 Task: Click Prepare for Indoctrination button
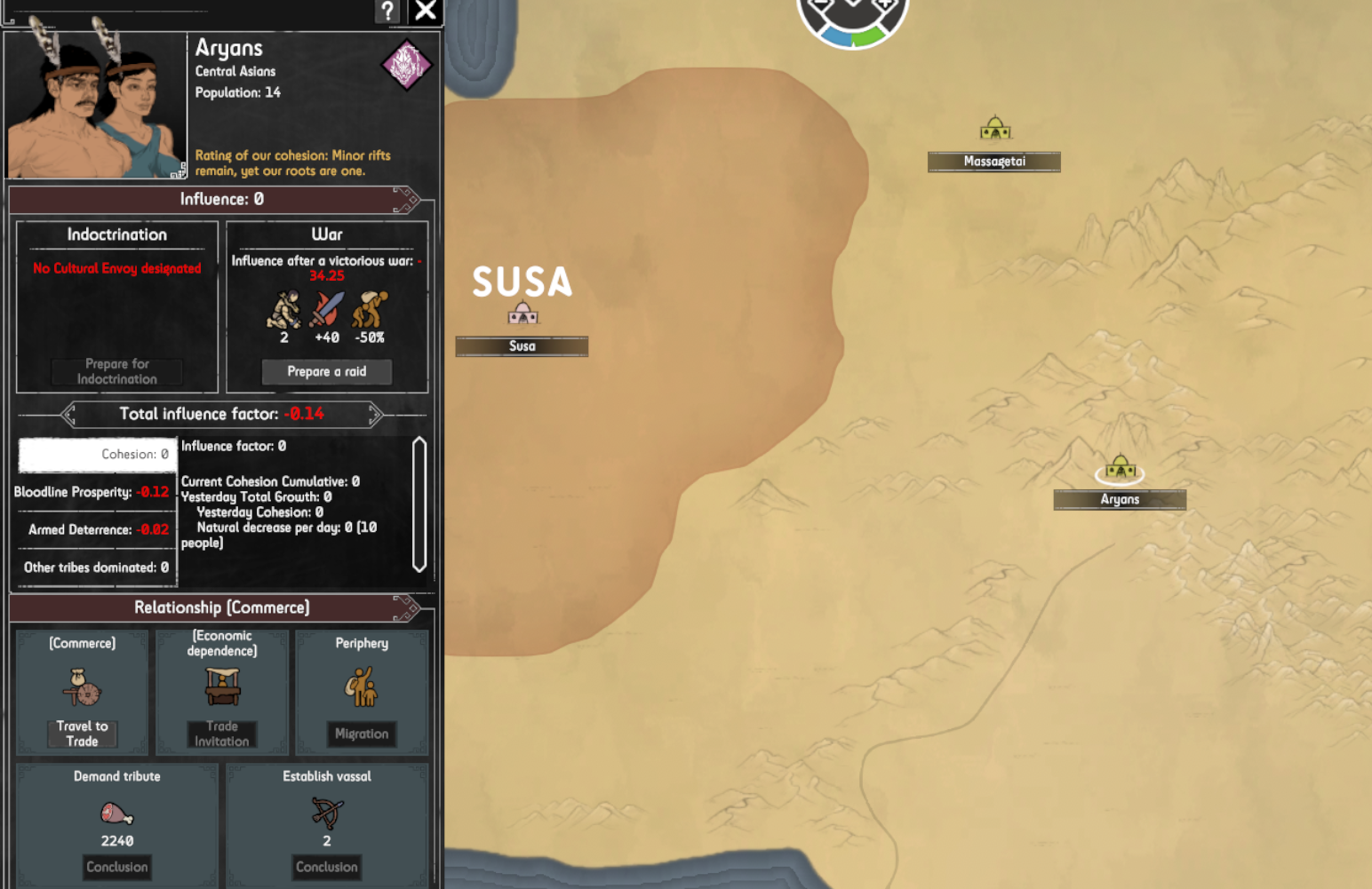pos(117,371)
